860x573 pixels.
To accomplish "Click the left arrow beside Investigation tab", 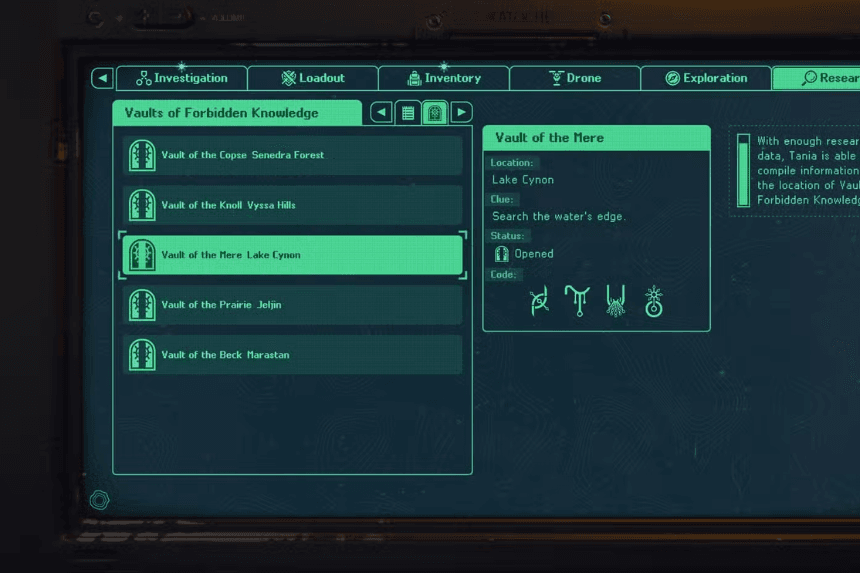I will point(102,78).
